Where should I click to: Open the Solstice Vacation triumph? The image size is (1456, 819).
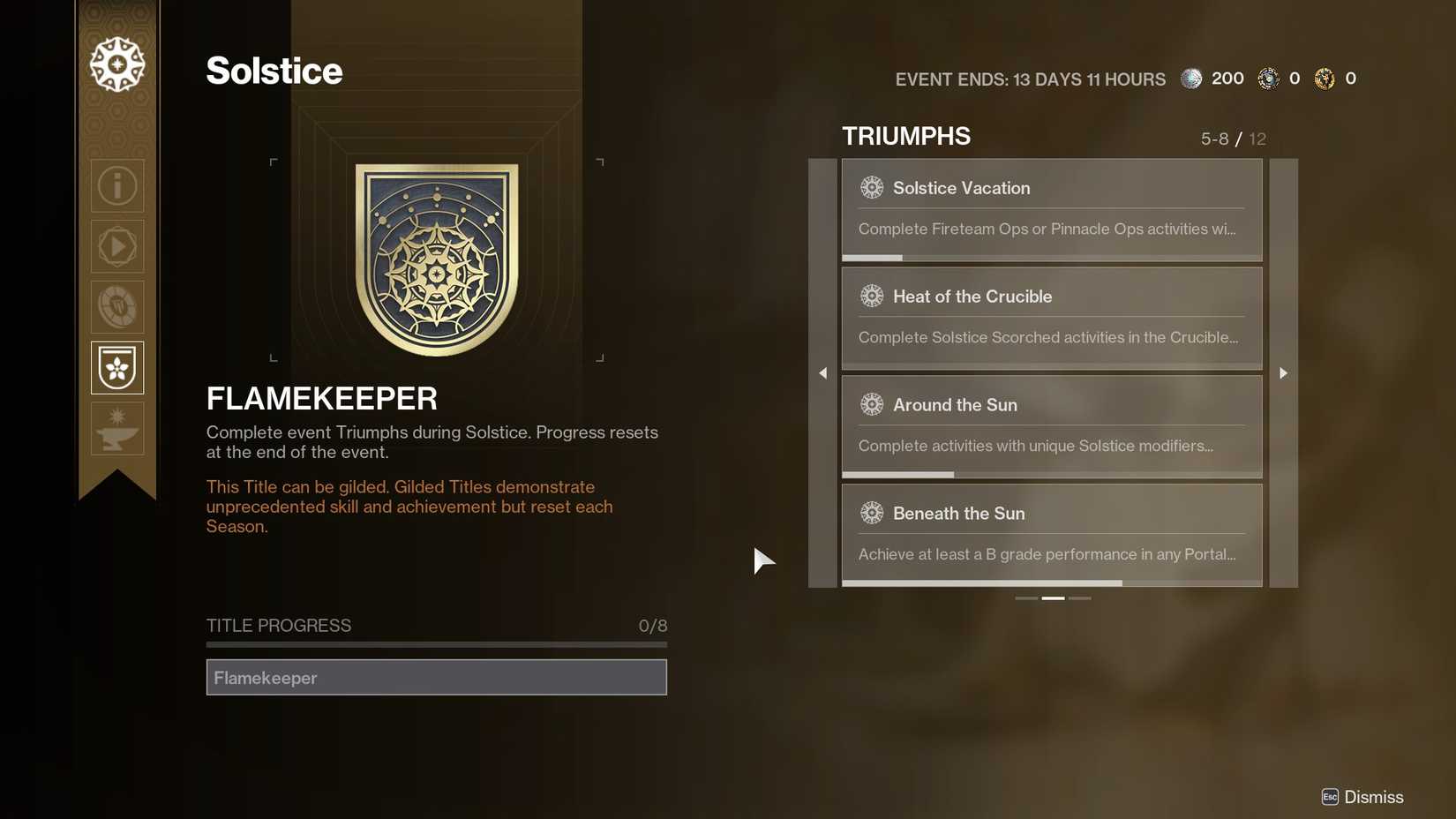(1051, 208)
